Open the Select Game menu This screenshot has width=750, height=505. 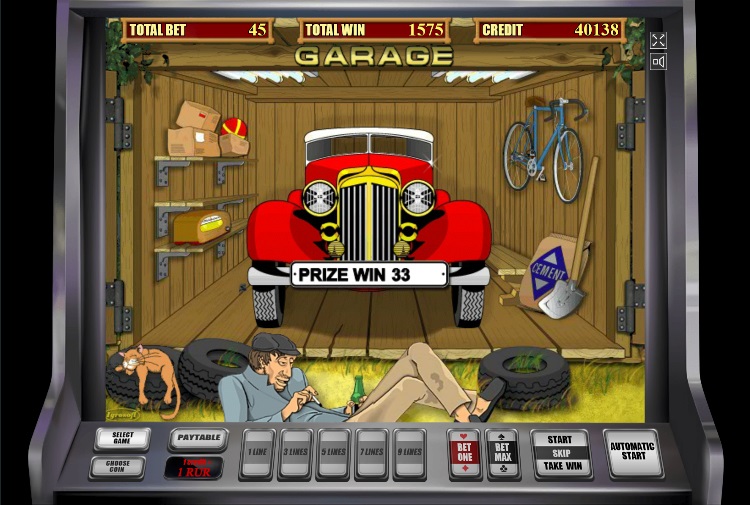click(x=122, y=439)
